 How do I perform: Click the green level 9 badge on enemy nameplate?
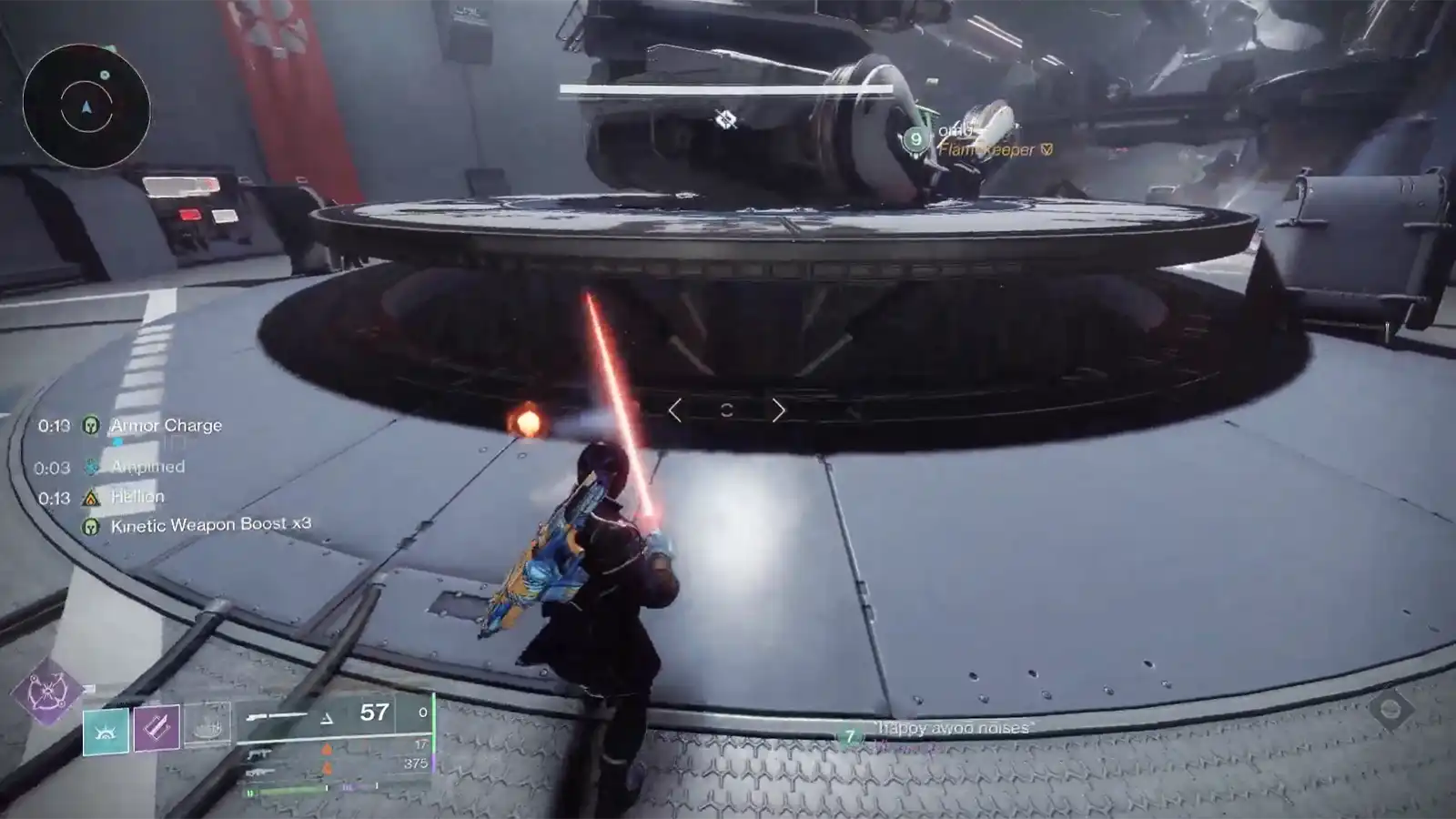coord(915,136)
